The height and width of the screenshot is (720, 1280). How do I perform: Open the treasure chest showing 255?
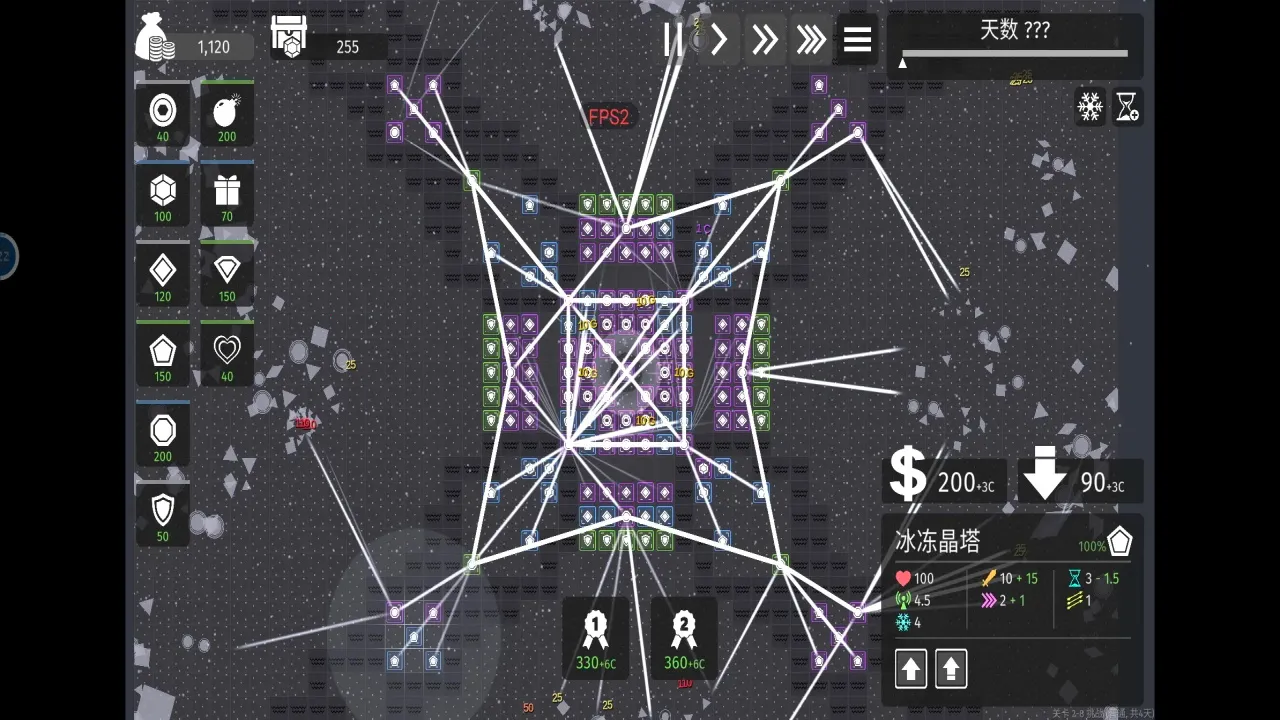coord(290,40)
